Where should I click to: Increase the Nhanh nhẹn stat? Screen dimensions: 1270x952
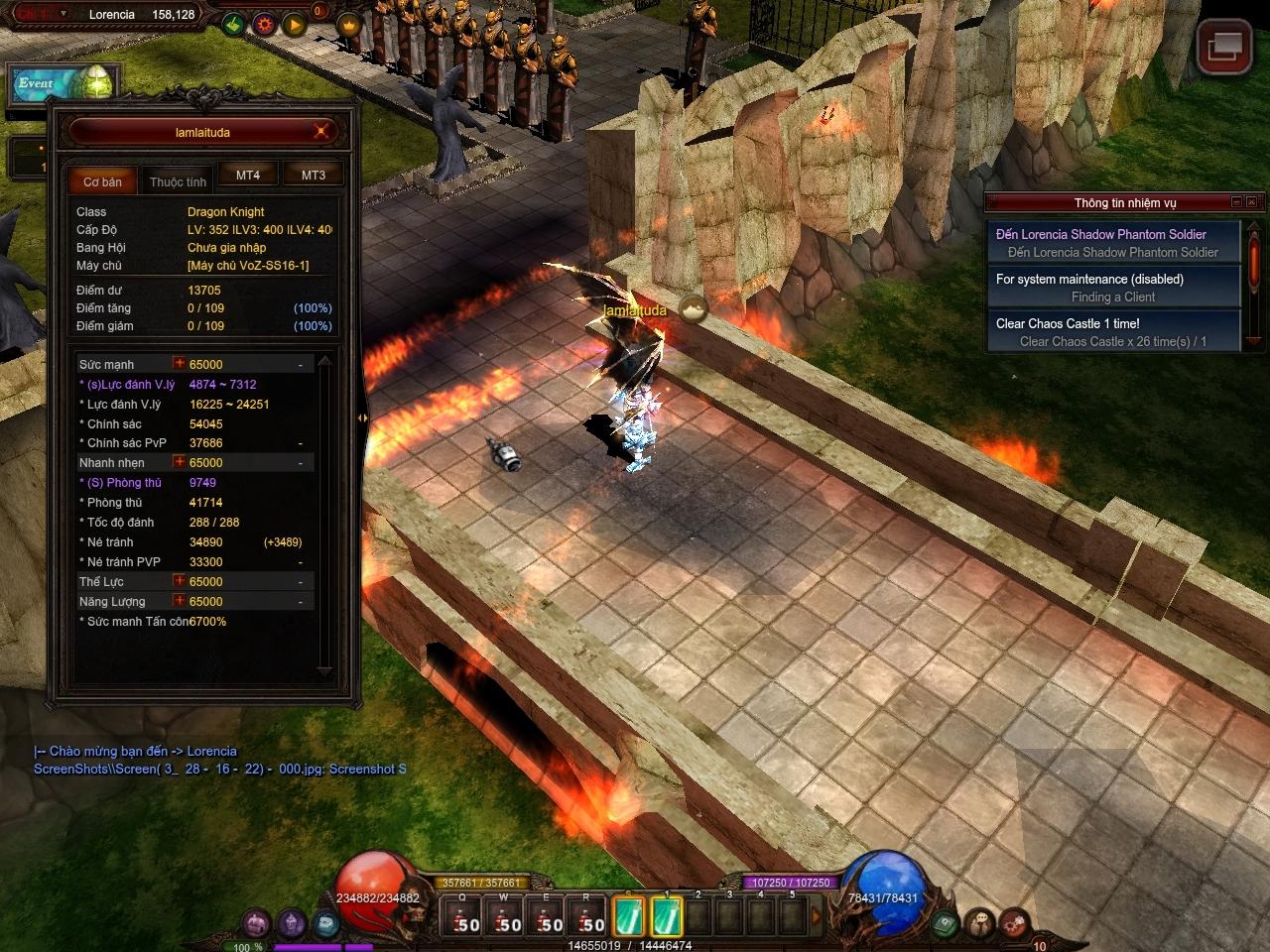coord(180,462)
